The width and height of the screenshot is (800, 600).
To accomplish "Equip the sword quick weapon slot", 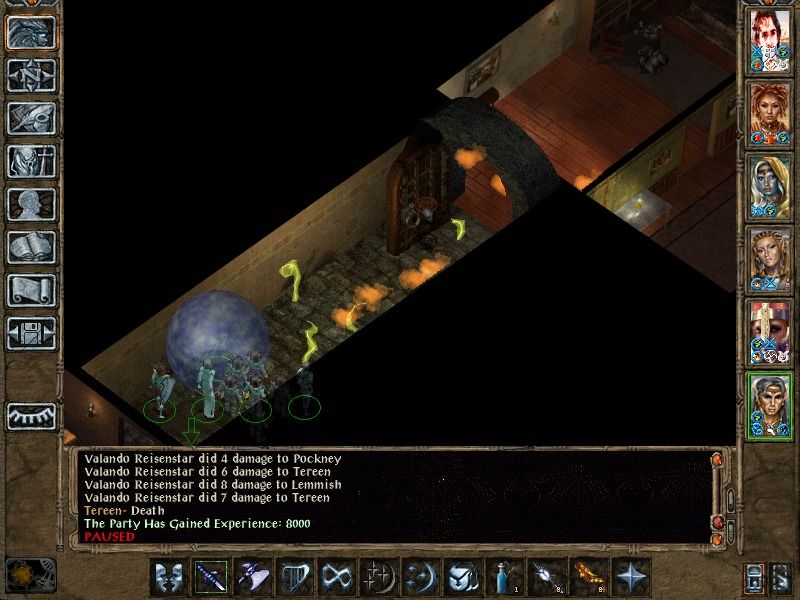I will 212,578.
